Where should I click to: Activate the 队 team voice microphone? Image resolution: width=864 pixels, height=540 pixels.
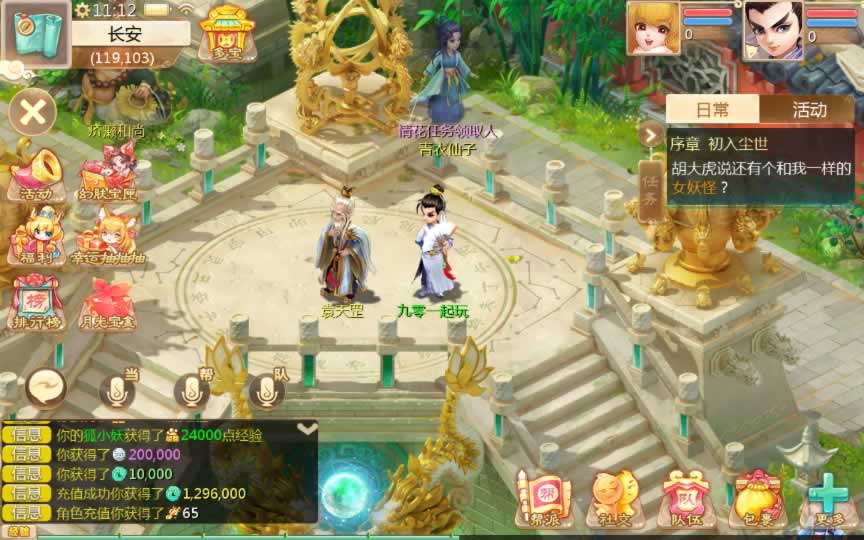267,391
